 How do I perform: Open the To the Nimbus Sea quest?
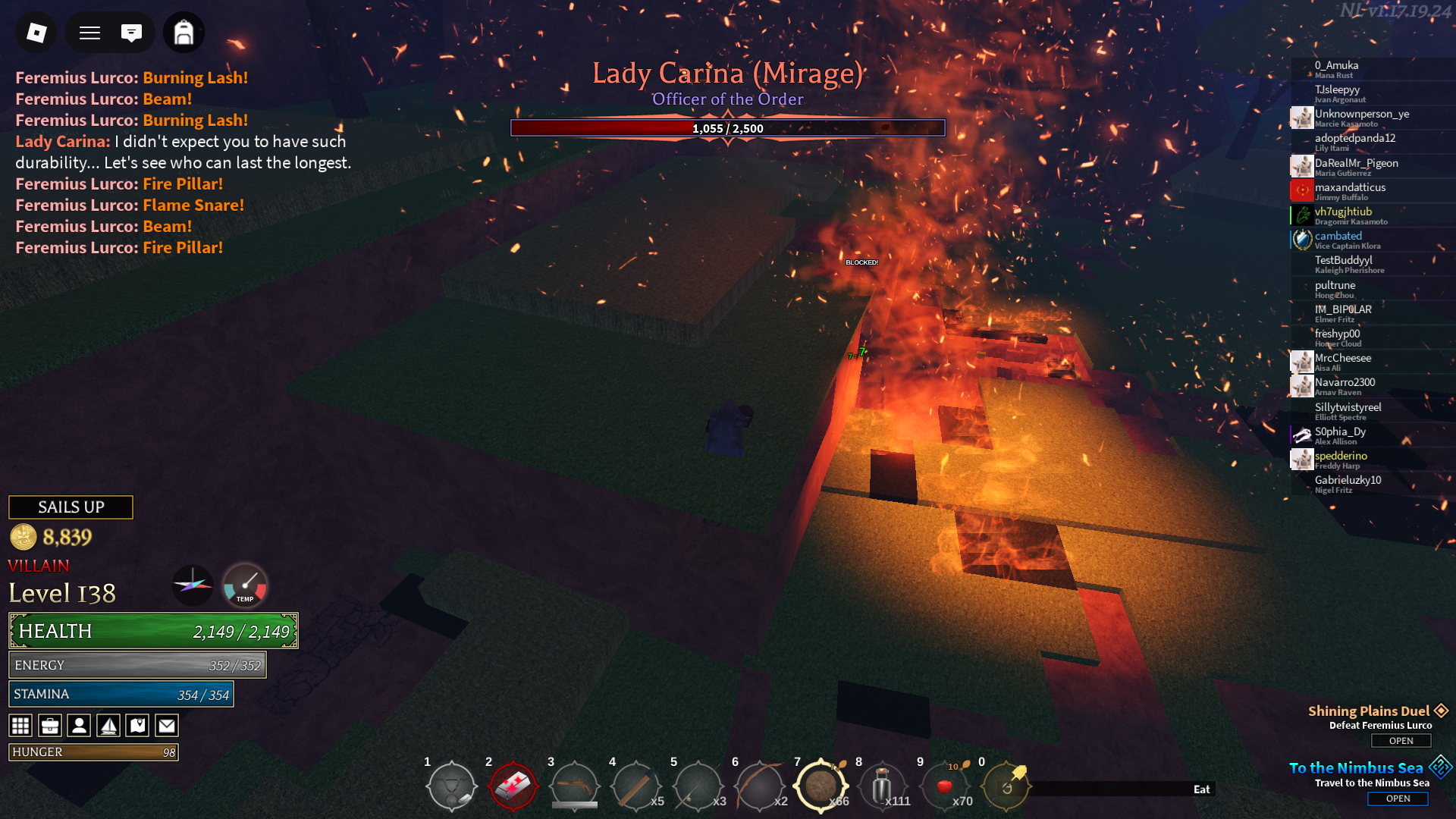(1398, 799)
